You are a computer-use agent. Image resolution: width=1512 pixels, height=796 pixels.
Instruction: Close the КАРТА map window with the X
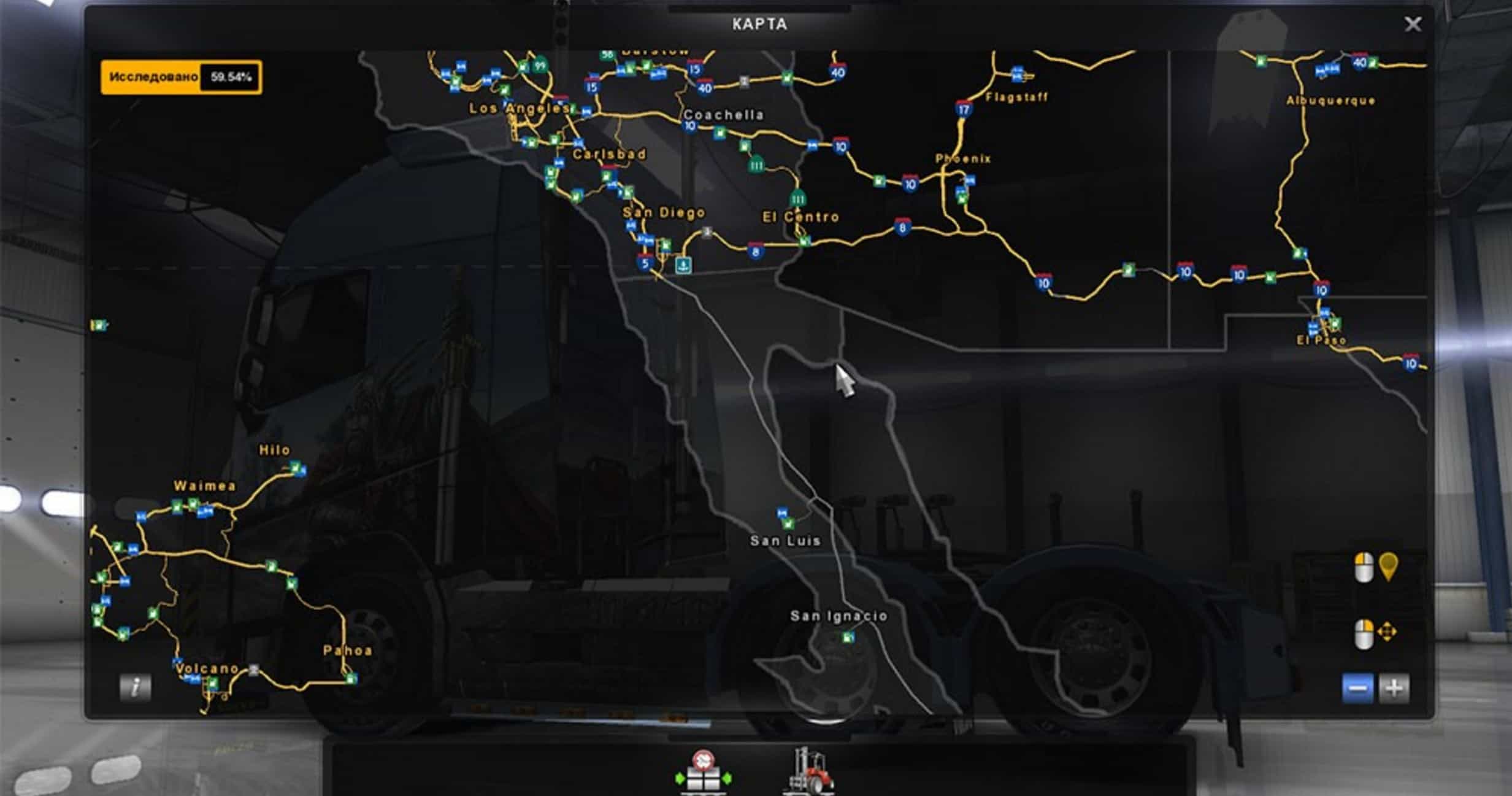1413,25
